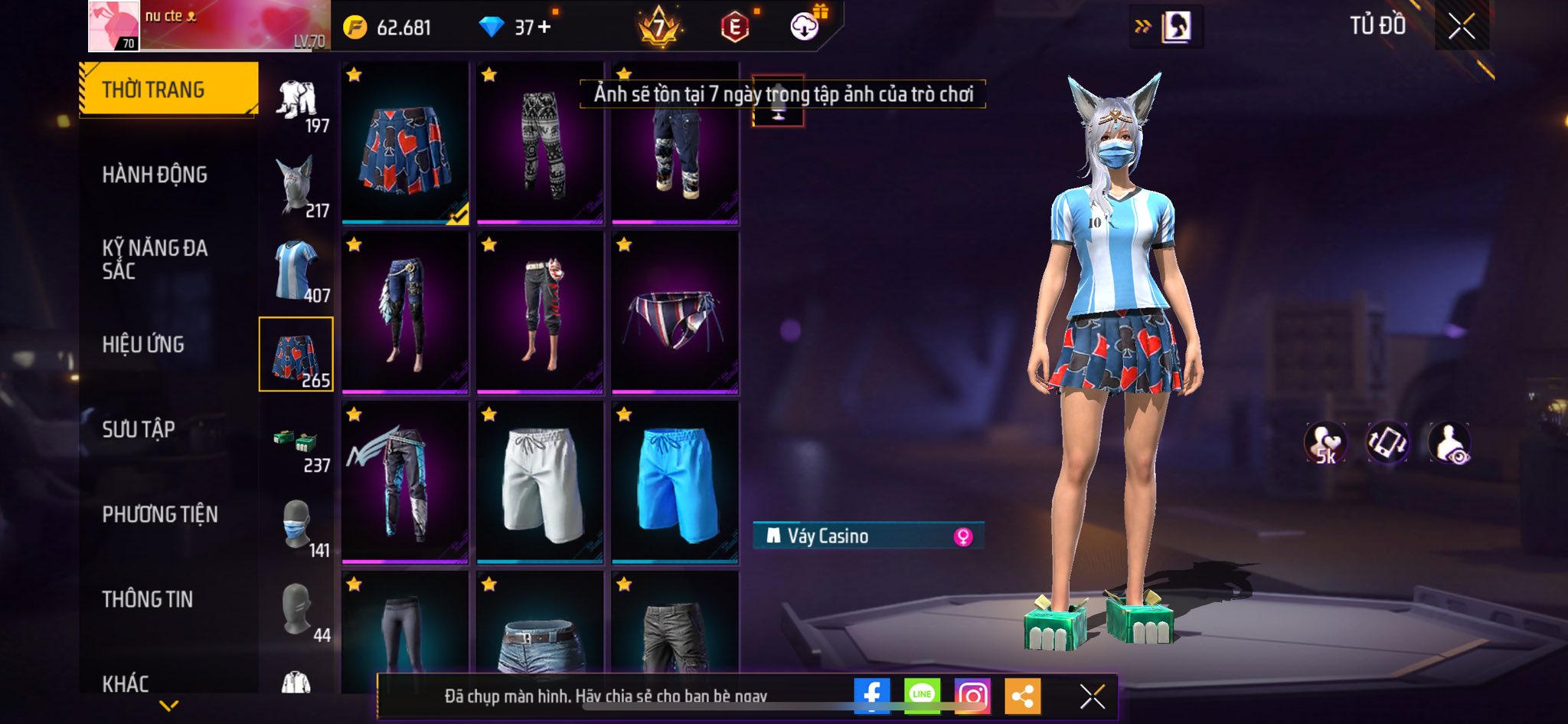Screen dimensions: 1568x724
Task: Open the tops subcategory with jersey icon
Action: pos(297,270)
